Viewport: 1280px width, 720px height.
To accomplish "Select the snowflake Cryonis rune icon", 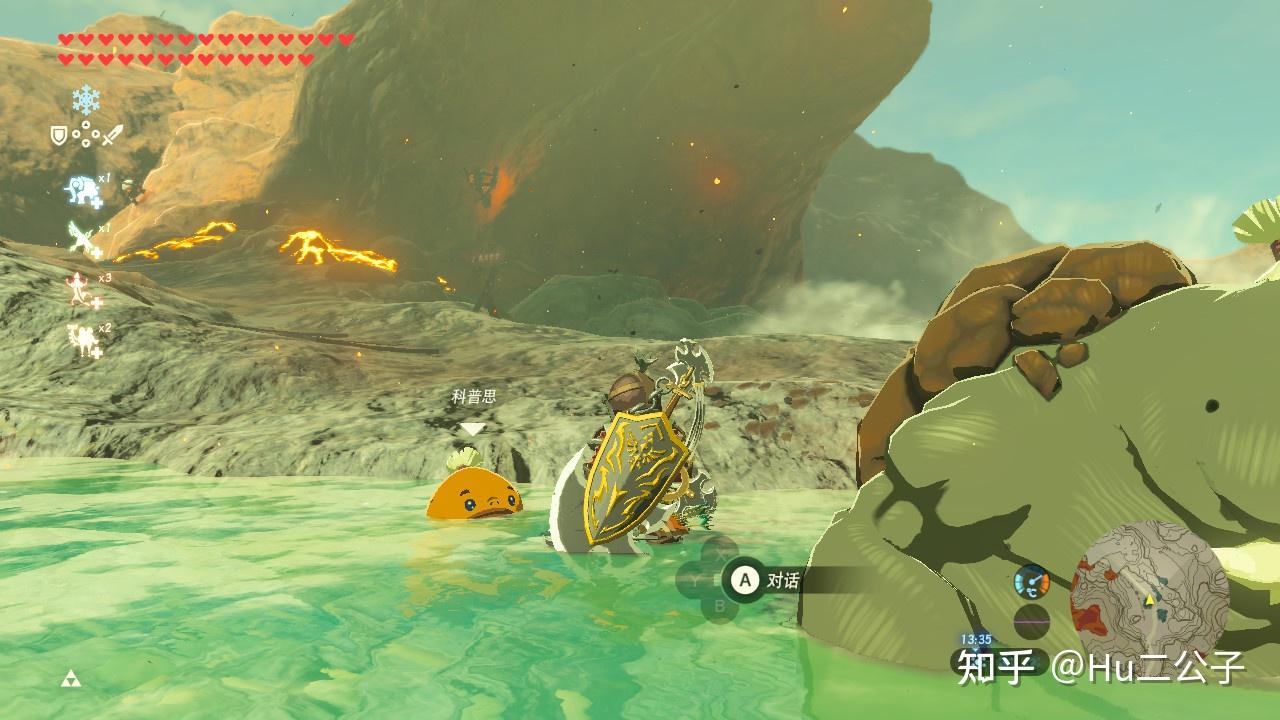I will [x=86, y=98].
